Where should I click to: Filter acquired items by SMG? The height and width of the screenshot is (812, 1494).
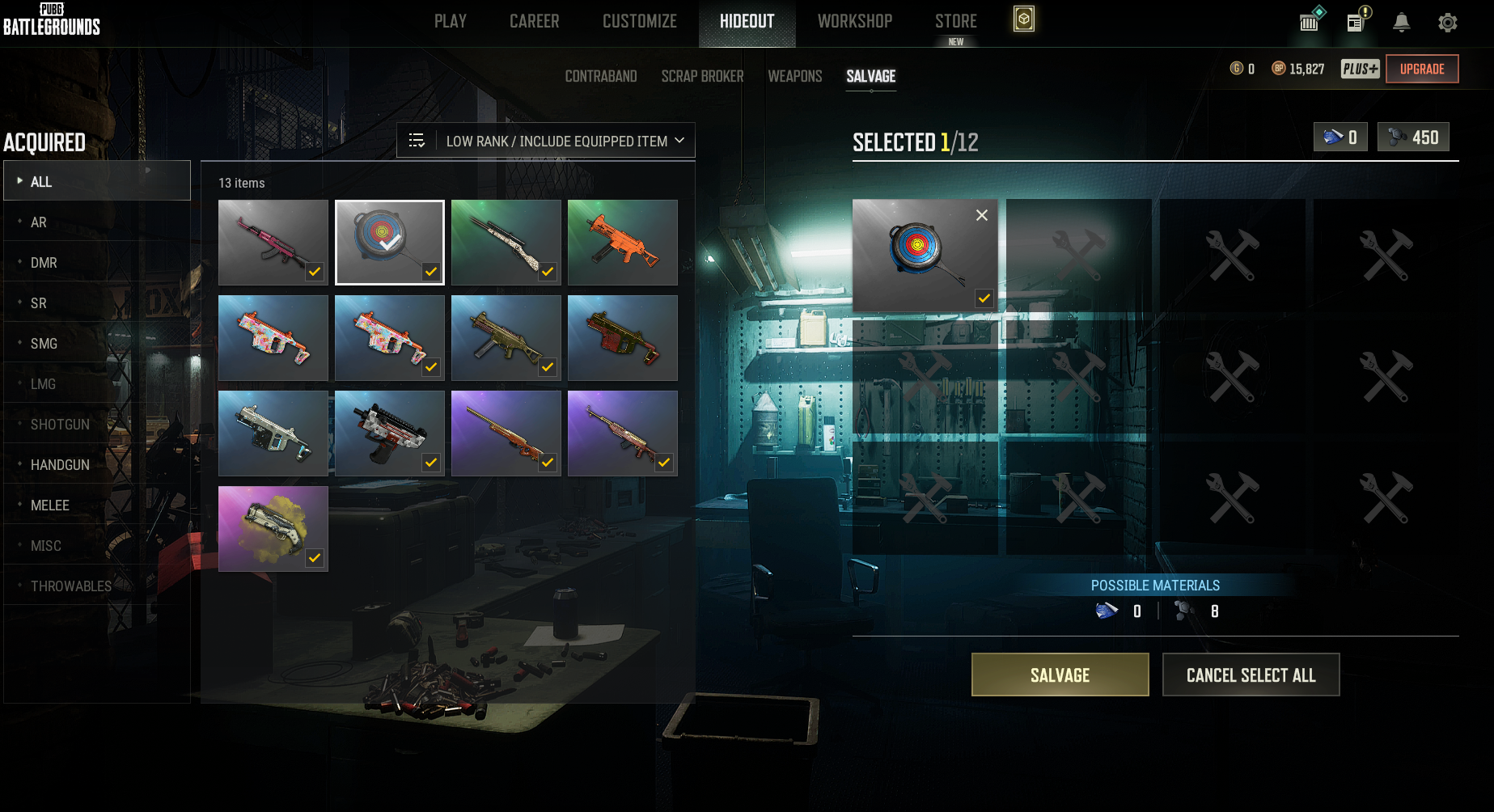tap(44, 344)
